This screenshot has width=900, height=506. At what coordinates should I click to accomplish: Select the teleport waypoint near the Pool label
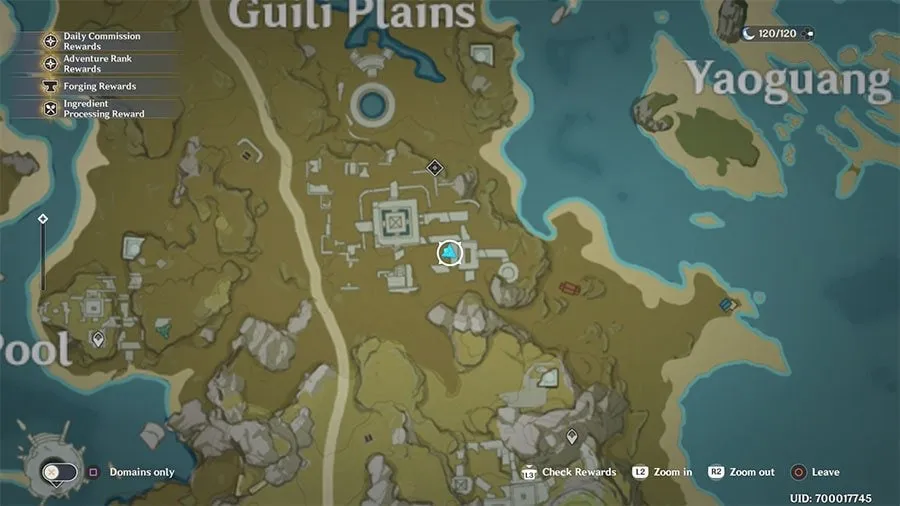click(98, 339)
